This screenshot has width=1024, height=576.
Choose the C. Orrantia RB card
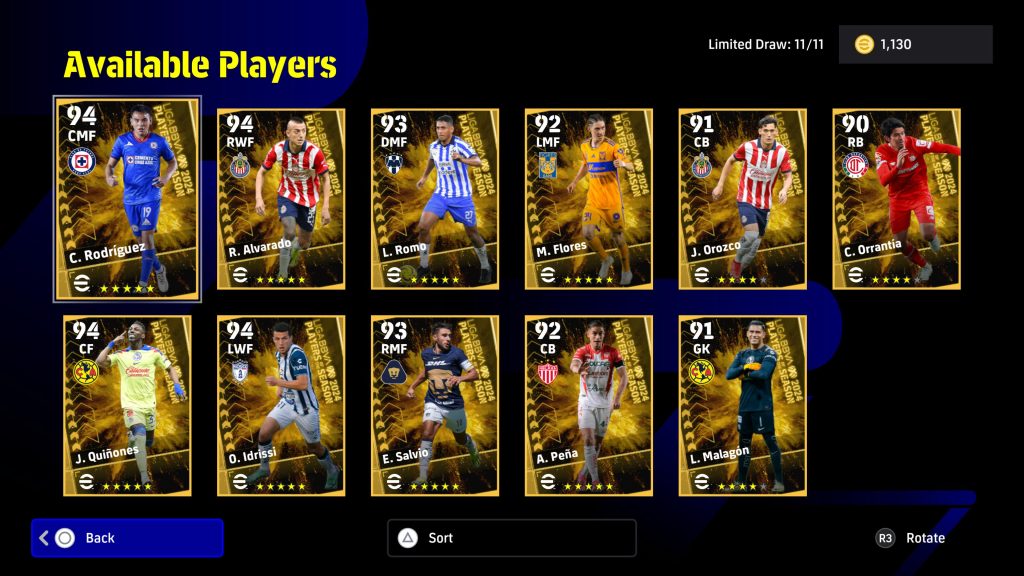click(x=897, y=199)
